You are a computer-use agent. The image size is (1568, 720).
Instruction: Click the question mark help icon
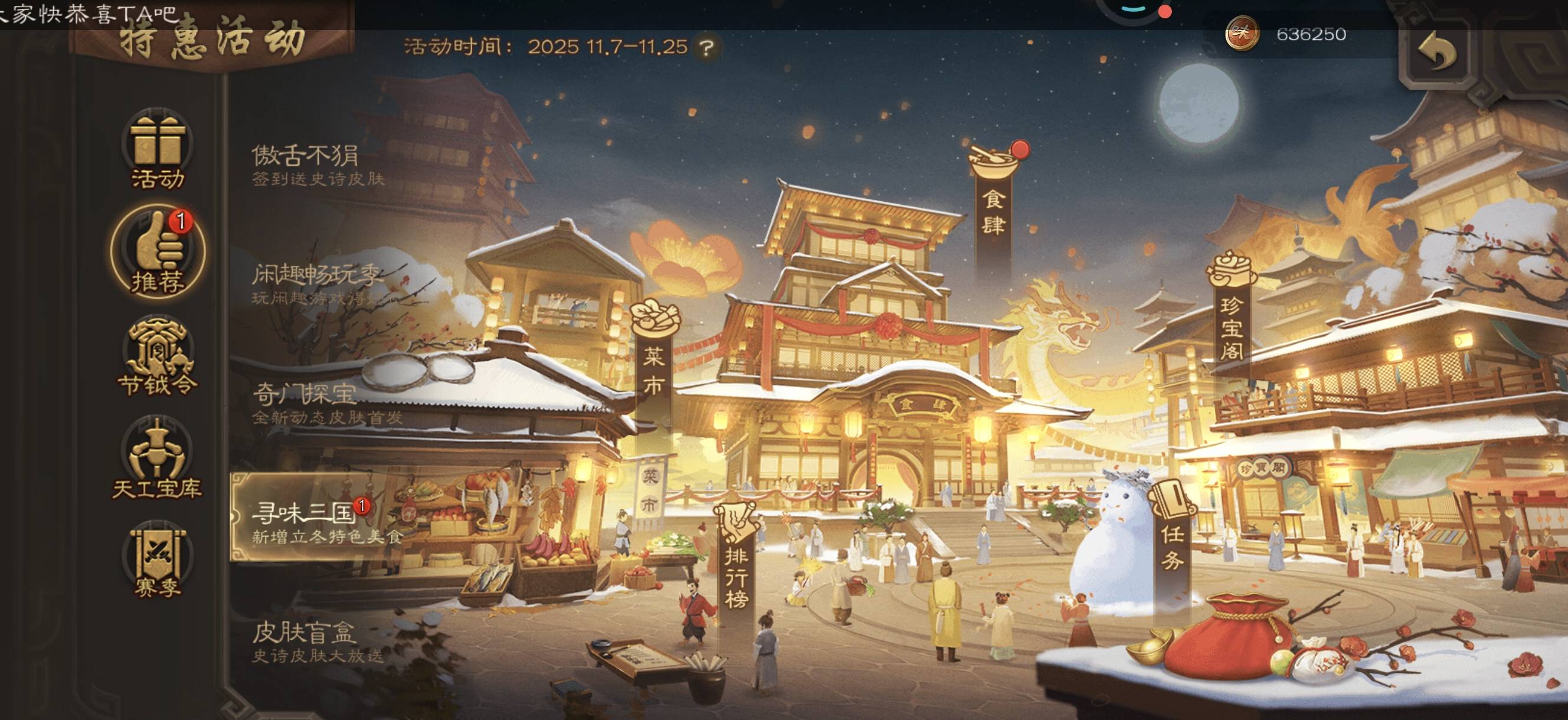point(706,47)
